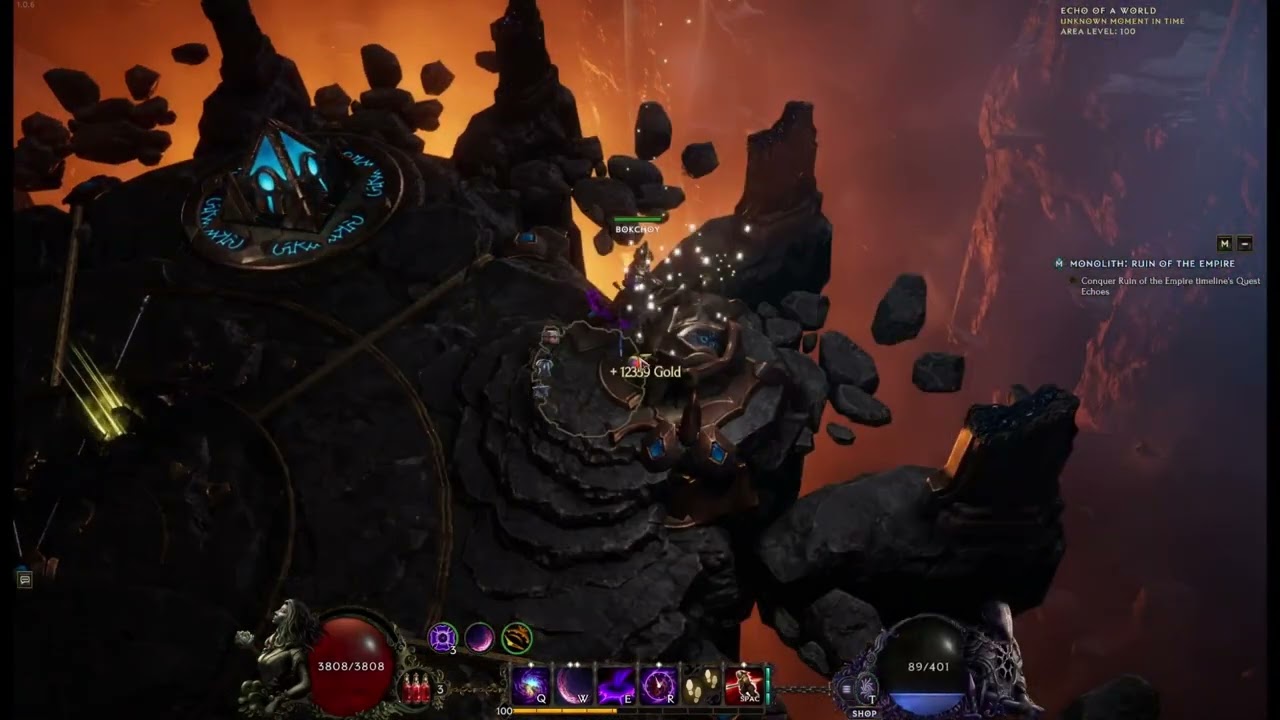1280x720 pixels.
Task: Activate the red warrior skill on Space
Action: [744, 686]
